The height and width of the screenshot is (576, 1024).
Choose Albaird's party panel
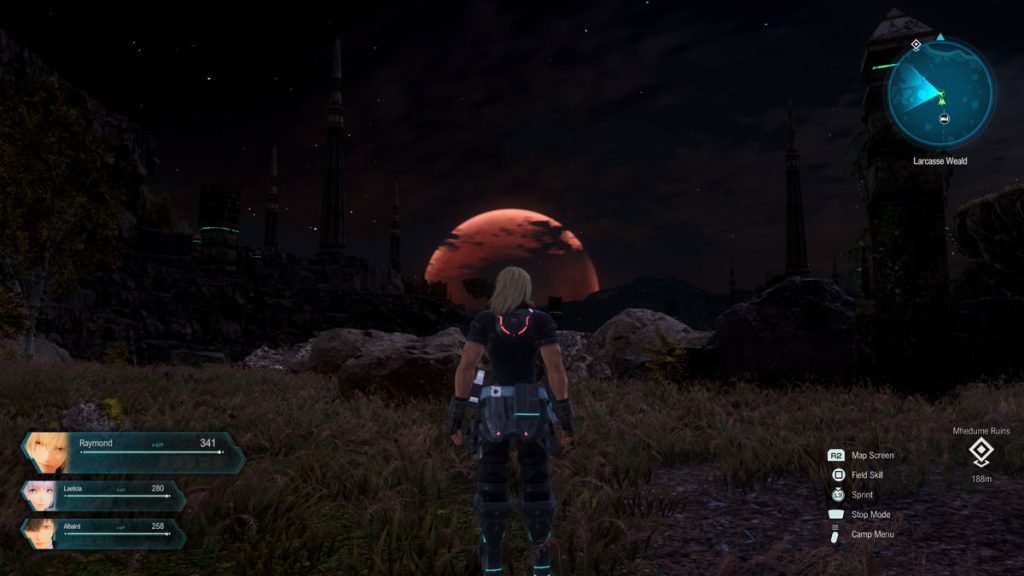coord(104,533)
